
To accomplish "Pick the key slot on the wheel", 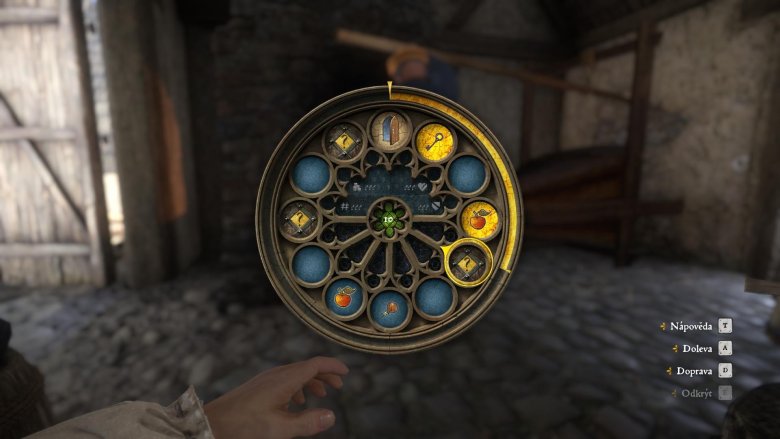I will (x=436, y=143).
